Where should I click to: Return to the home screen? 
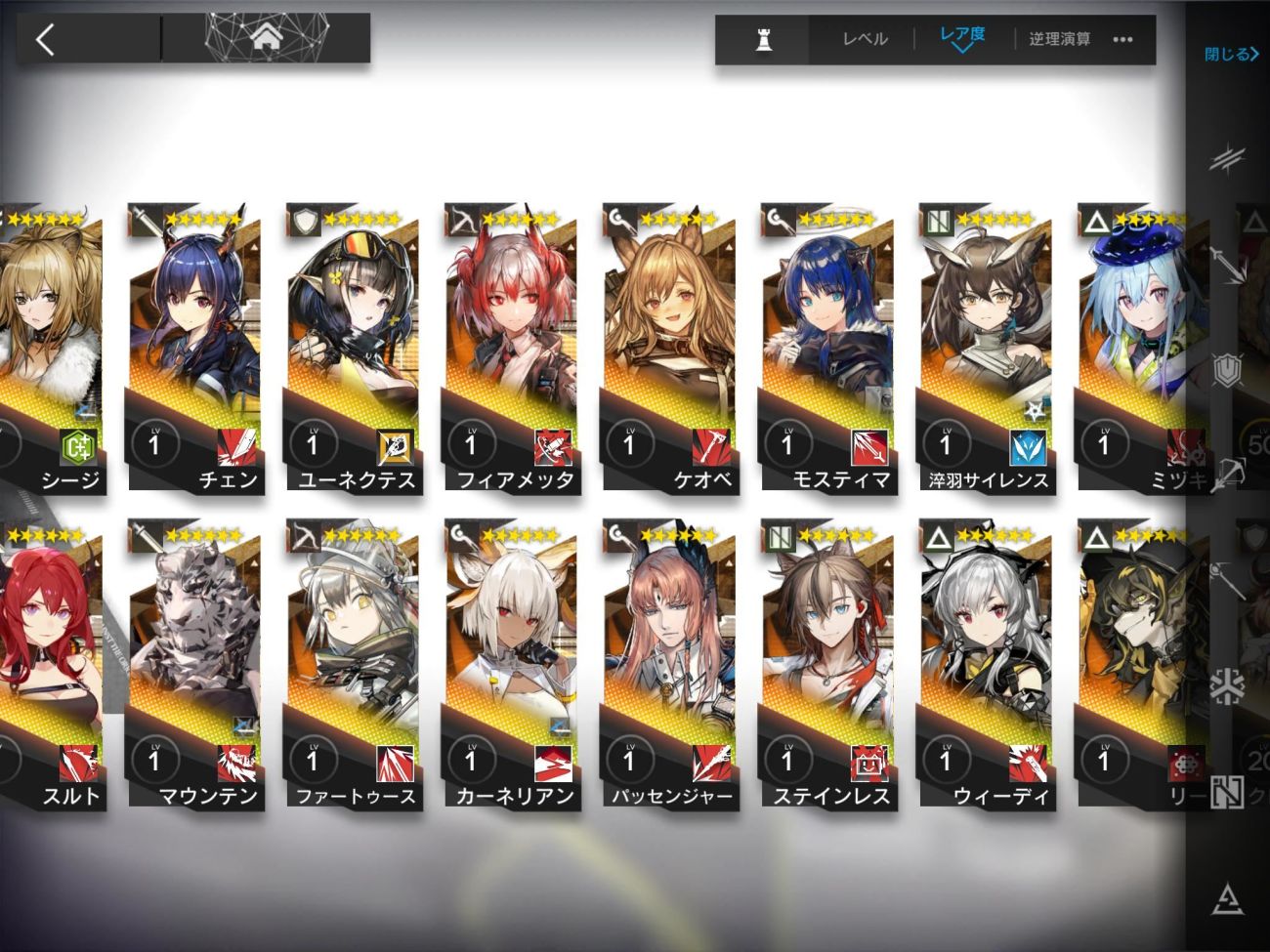(x=266, y=39)
